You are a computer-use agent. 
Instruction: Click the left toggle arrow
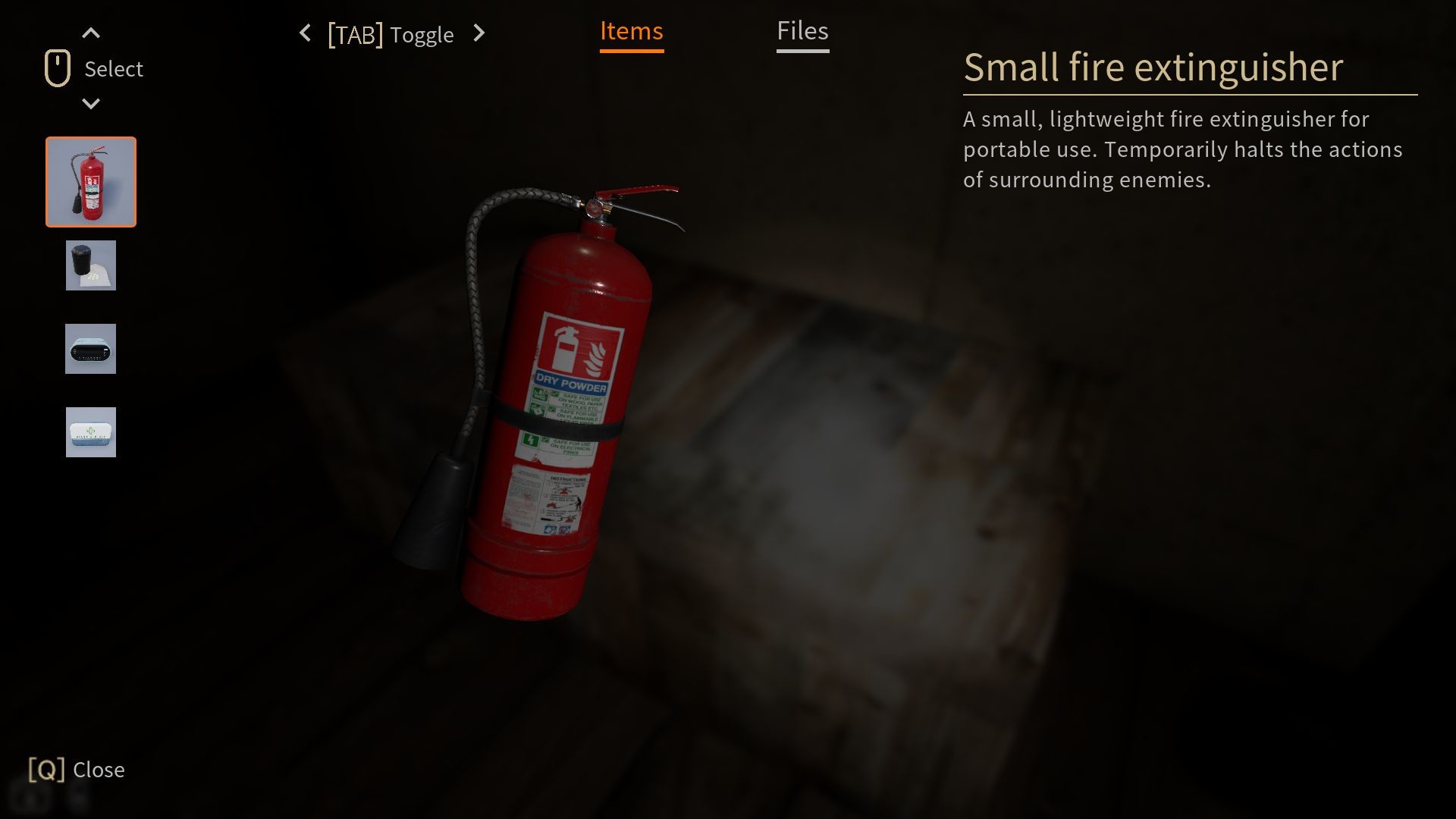pyautogui.click(x=305, y=33)
